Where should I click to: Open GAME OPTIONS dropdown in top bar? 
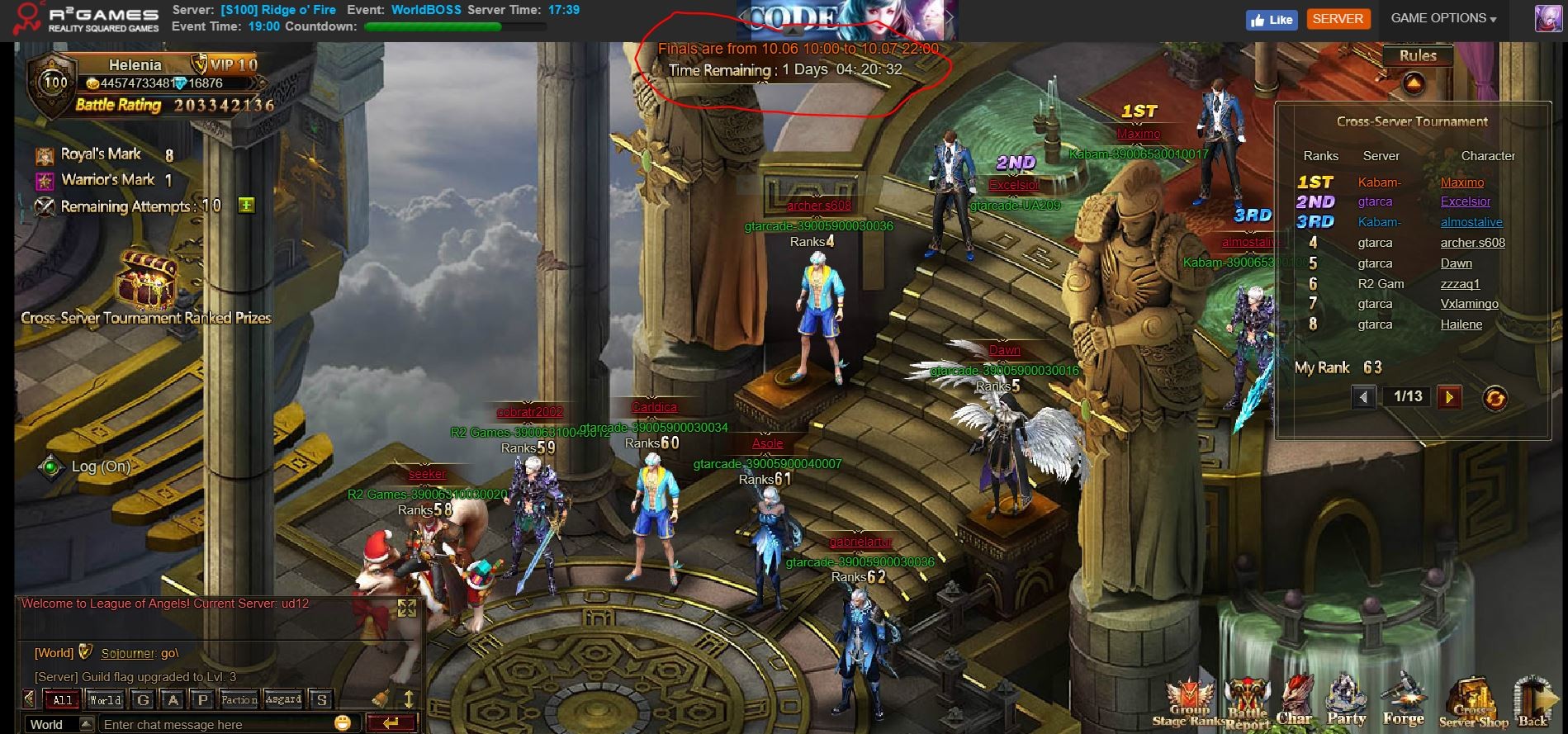[x=1442, y=18]
